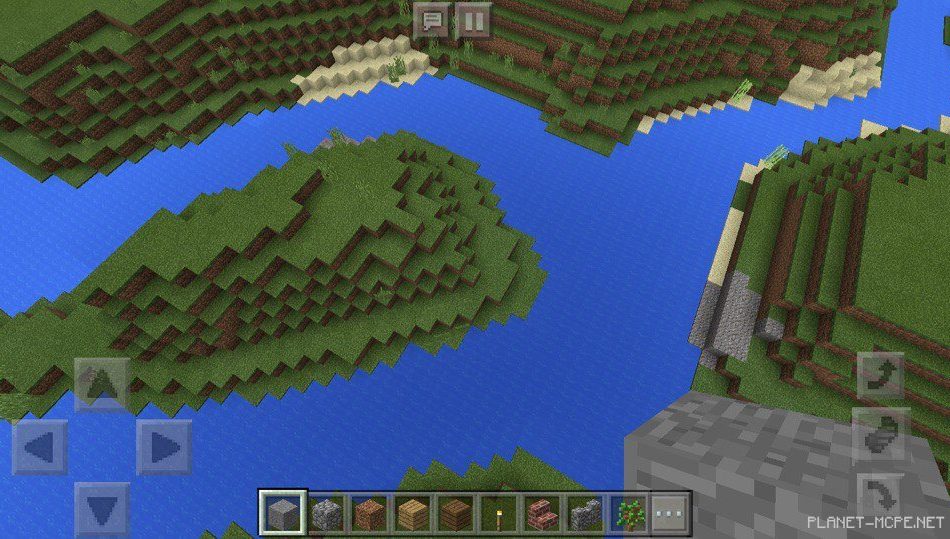950x539 pixels.
Task: Select the sapling hotbar slot
Action: click(628, 514)
